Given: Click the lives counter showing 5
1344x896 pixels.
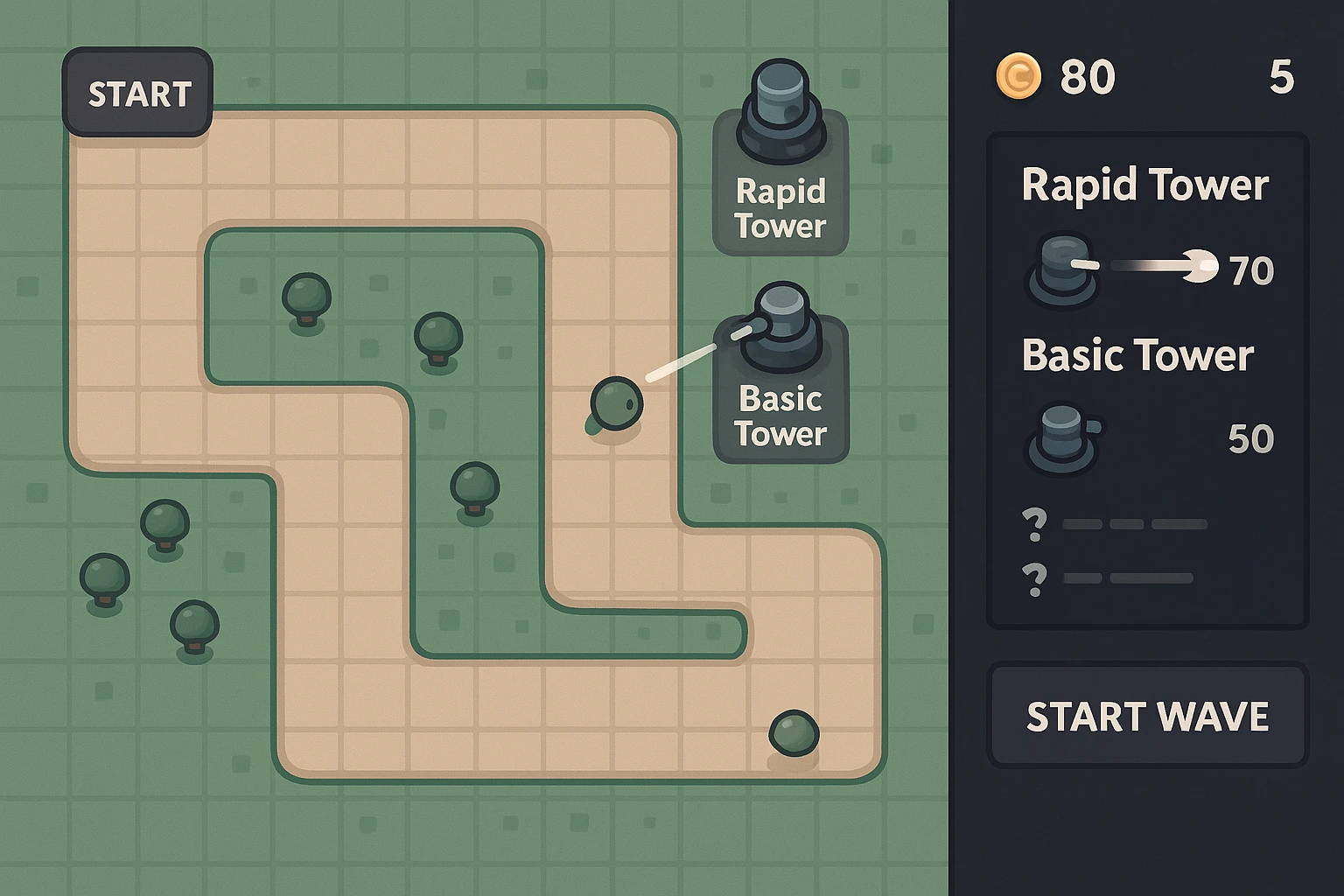Looking at the screenshot, I should (1283, 77).
